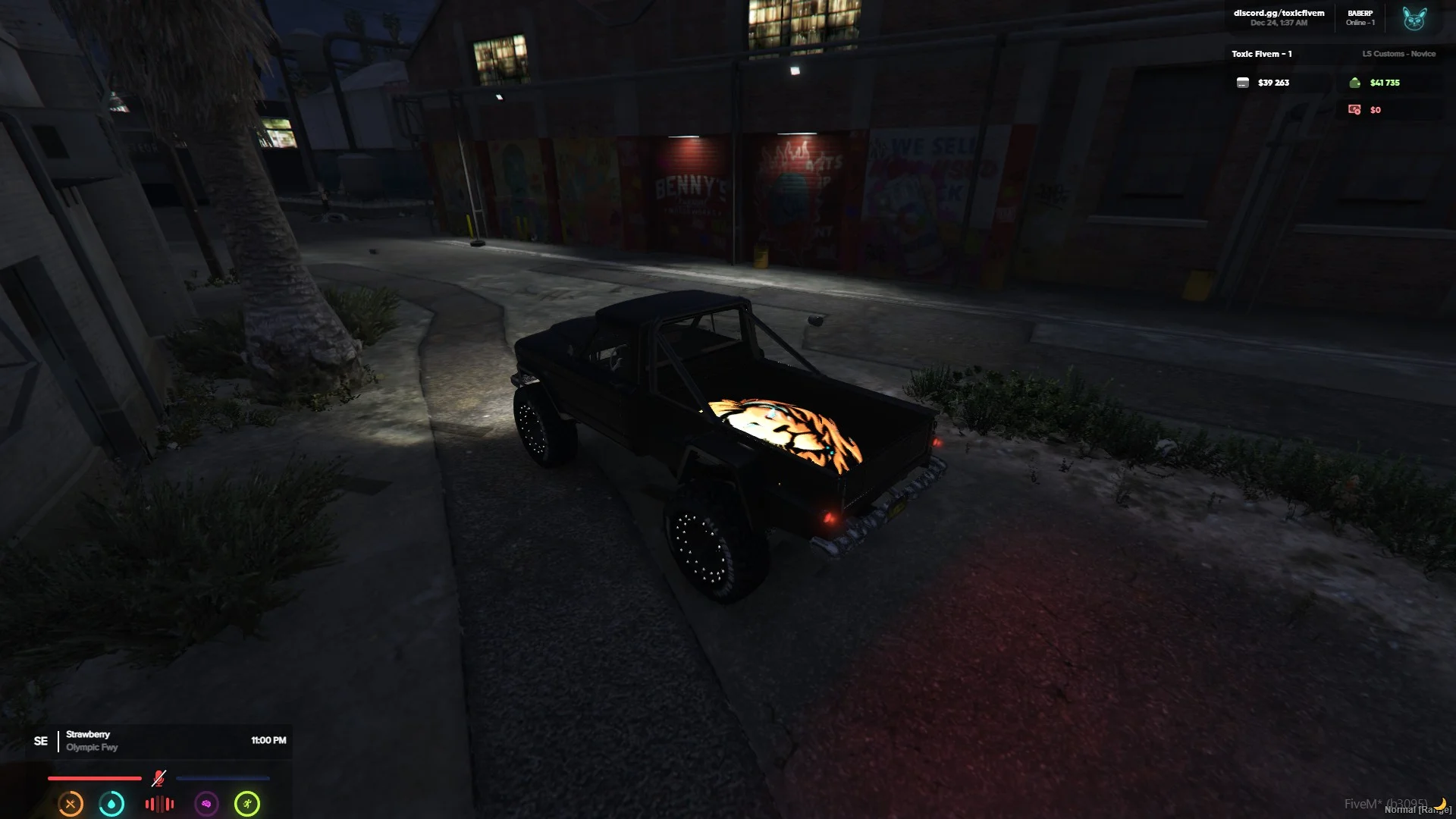Click the hunger fork-and-knife status icon
The image size is (1456, 819).
tap(71, 804)
